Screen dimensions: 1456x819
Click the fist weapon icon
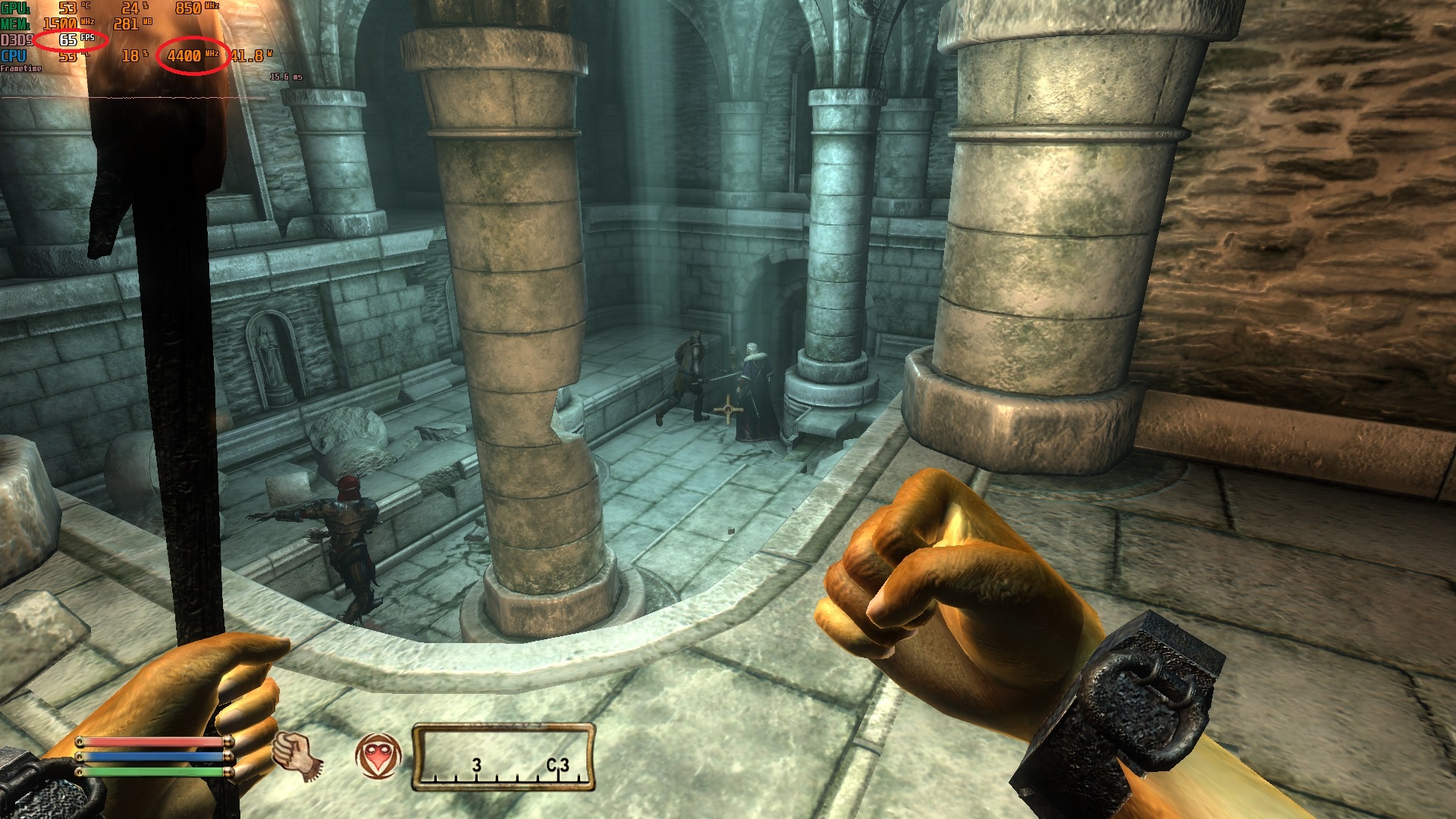tap(297, 755)
